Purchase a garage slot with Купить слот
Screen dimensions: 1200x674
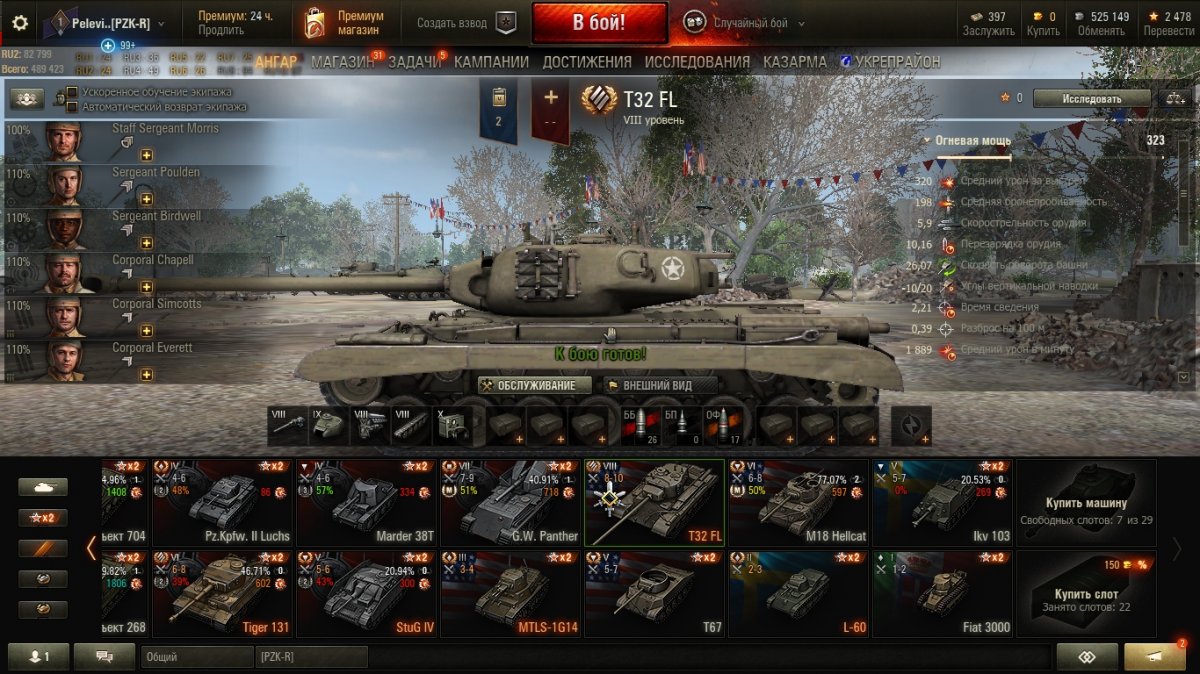(x=1086, y=593)
